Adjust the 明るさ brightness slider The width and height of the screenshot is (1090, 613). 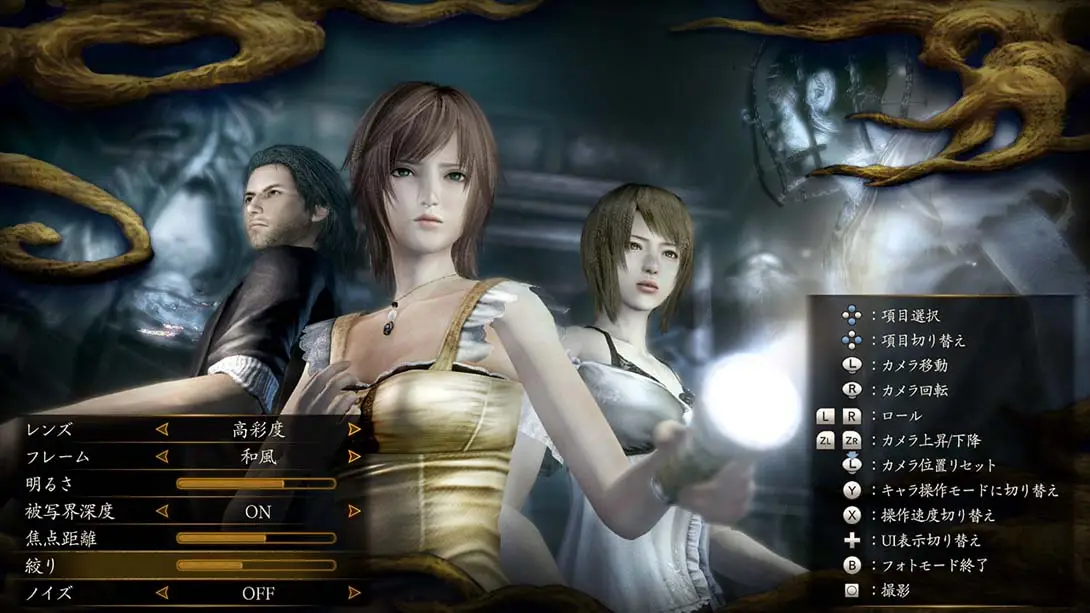[x=256, y=484]
